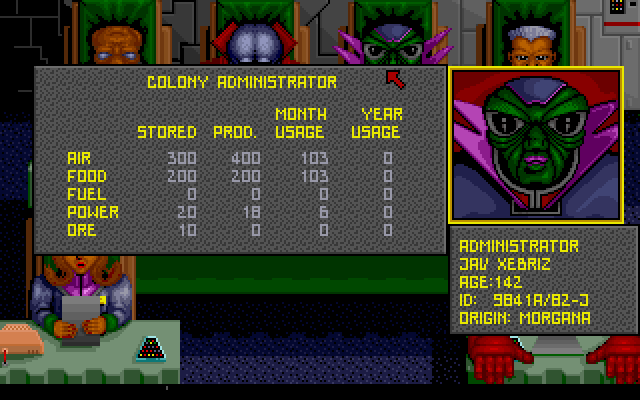The image size is (640, 400).
Task: Select the grey-haired council member
Action: coord(526,44)
